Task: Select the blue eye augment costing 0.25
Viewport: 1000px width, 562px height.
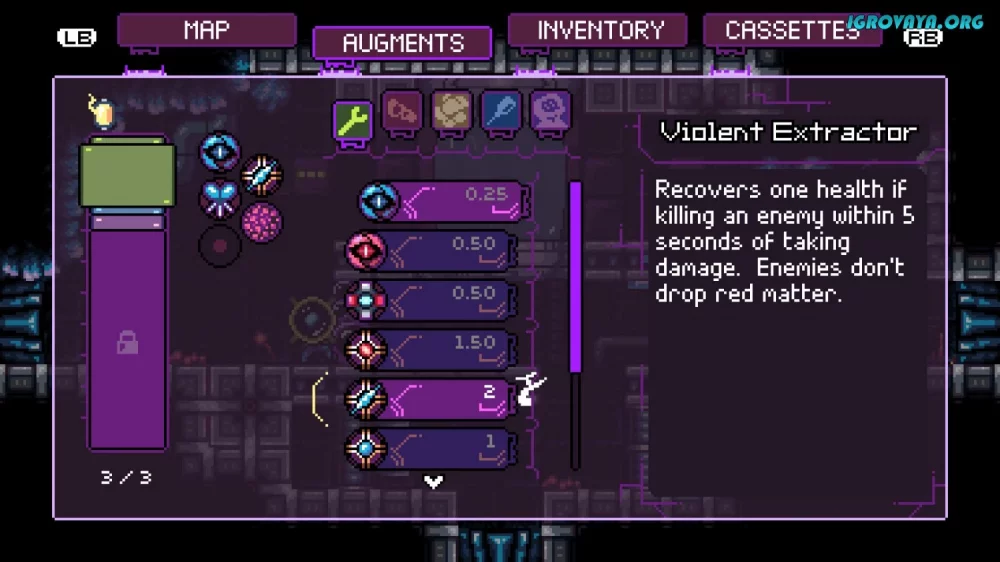Action: 443,201
